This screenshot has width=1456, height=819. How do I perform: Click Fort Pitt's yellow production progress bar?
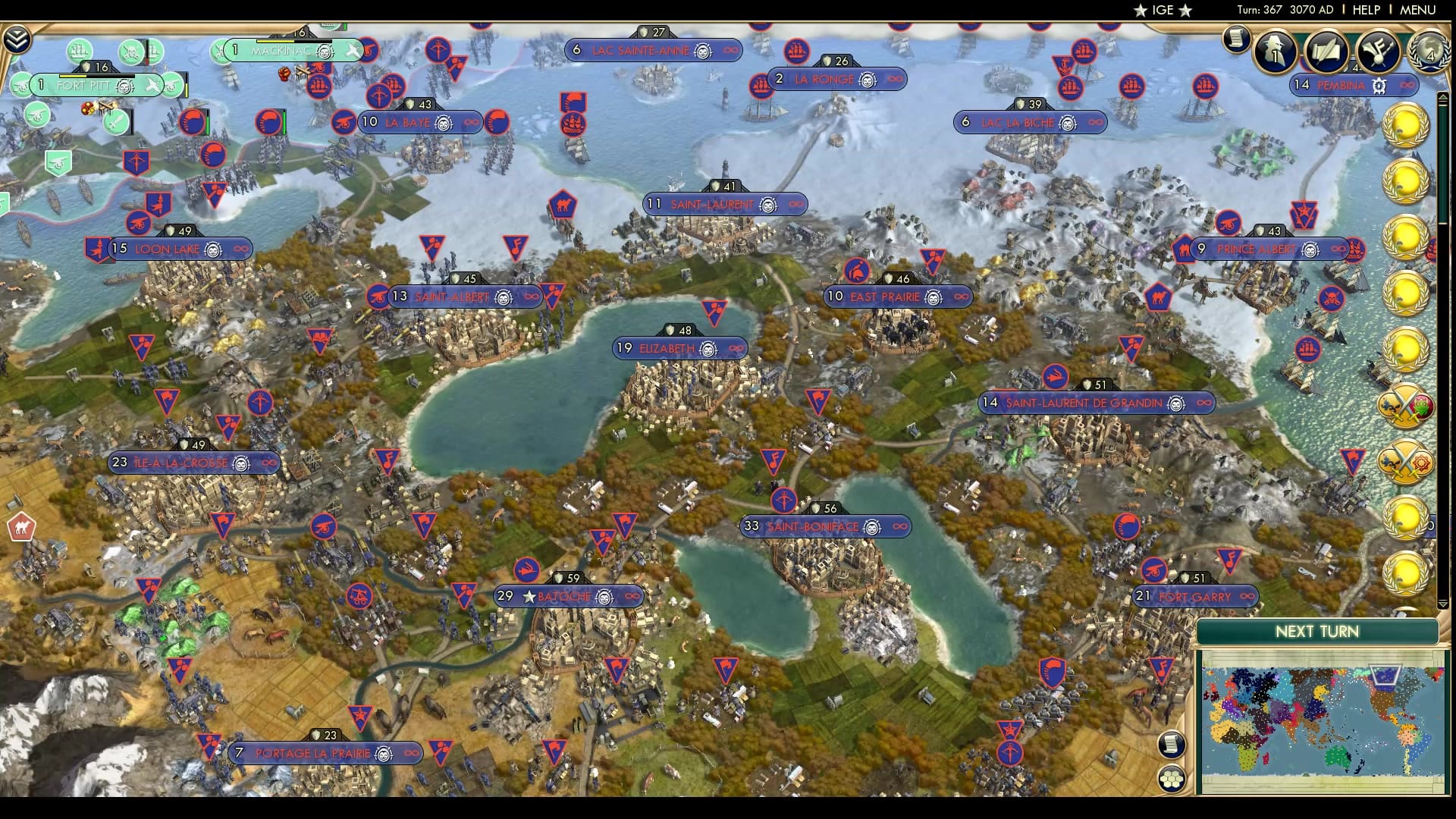point(72,76)
